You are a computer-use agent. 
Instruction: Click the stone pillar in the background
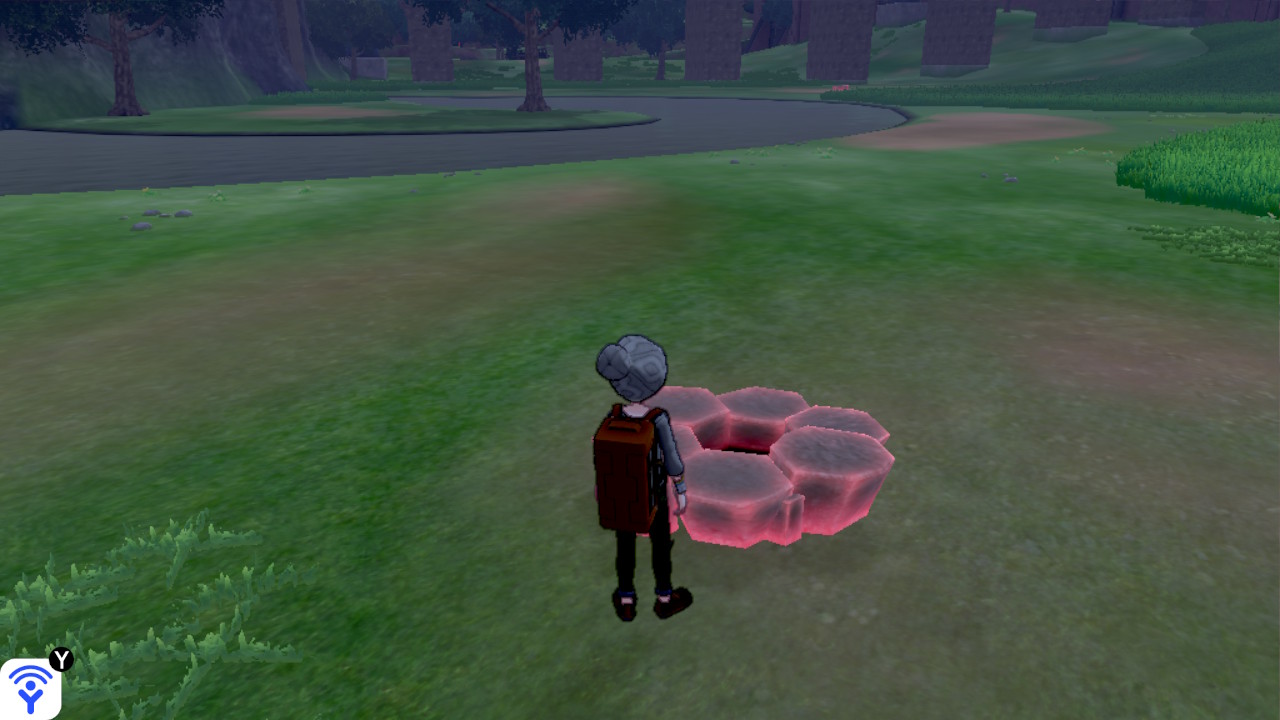coord(575,55)
